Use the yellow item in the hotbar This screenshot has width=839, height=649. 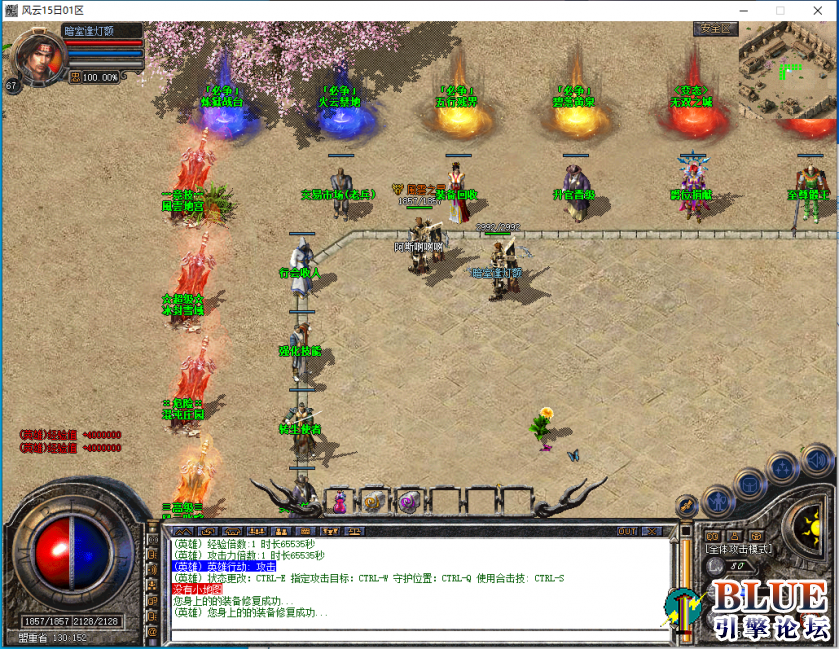point(373,501)
